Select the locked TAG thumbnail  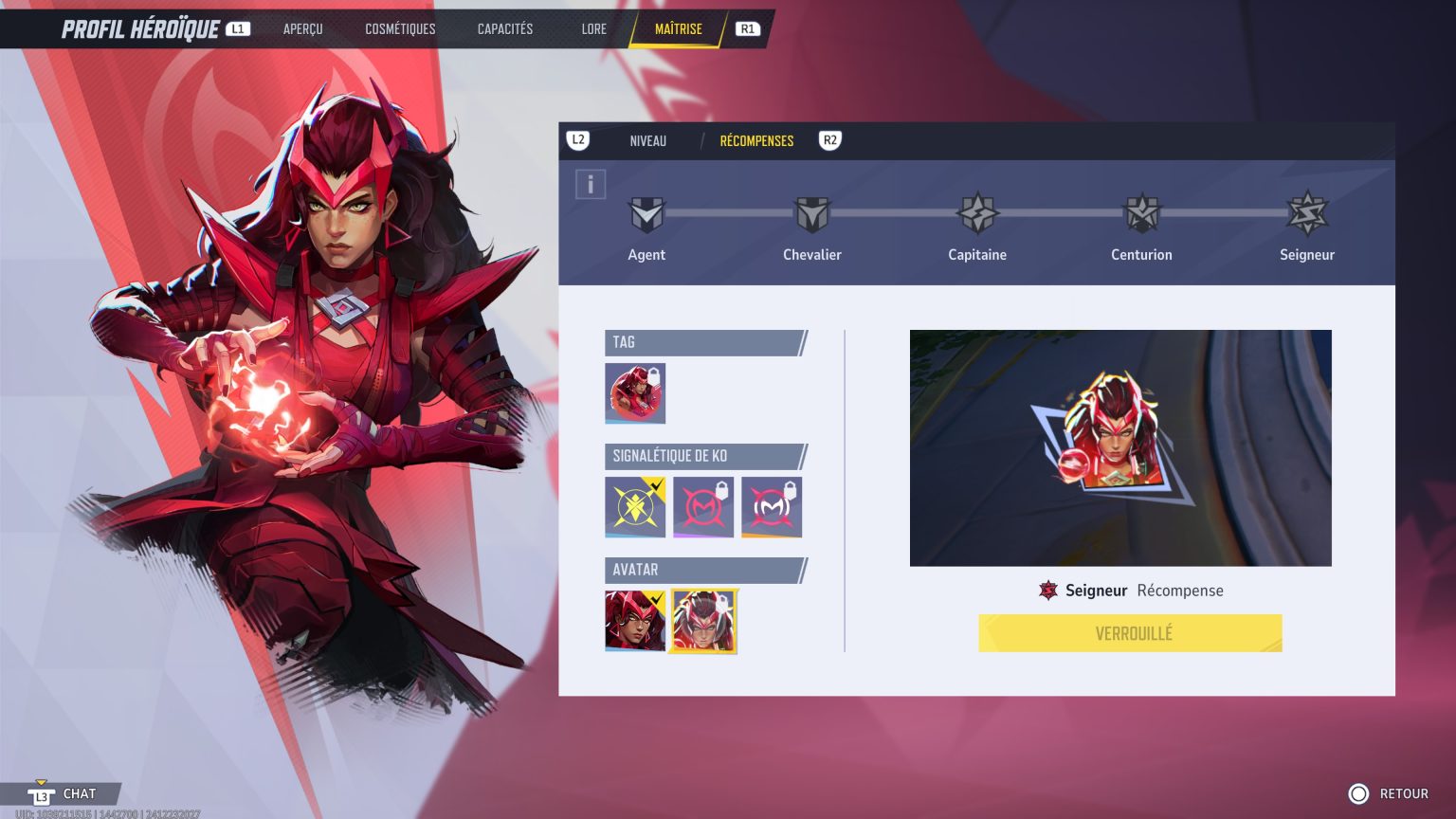[635, 392]
